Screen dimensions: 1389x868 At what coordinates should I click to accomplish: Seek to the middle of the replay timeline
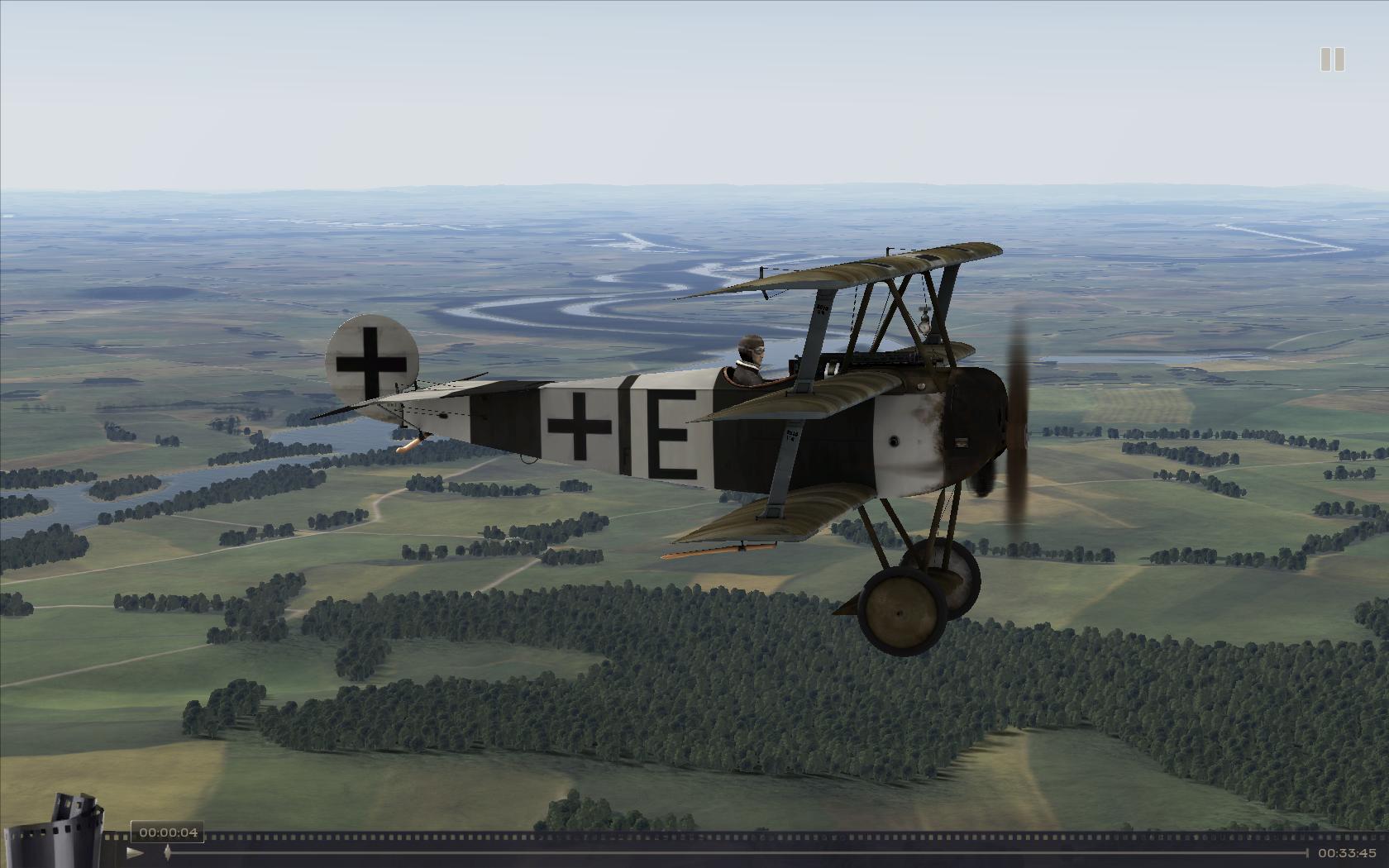[736, 852]
